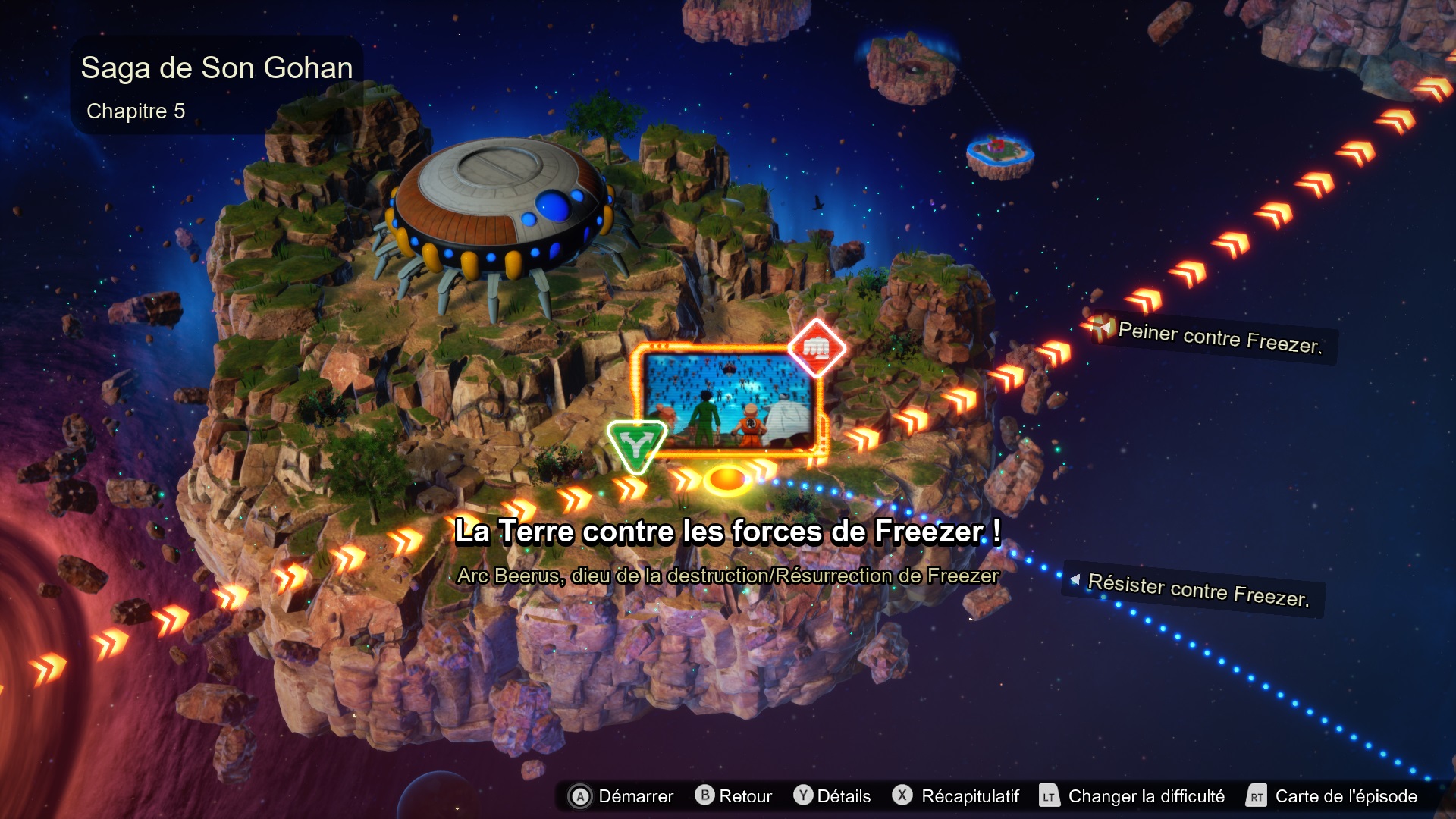
Task: Open 'Récapitulatif' from the bottom bar
Action: pyautogui.click(x=970, y=797)
